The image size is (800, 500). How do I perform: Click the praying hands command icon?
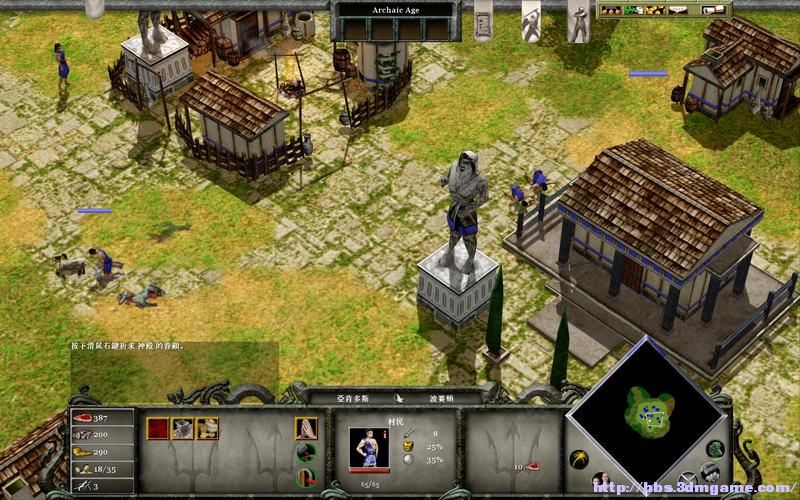pos(306,429)
